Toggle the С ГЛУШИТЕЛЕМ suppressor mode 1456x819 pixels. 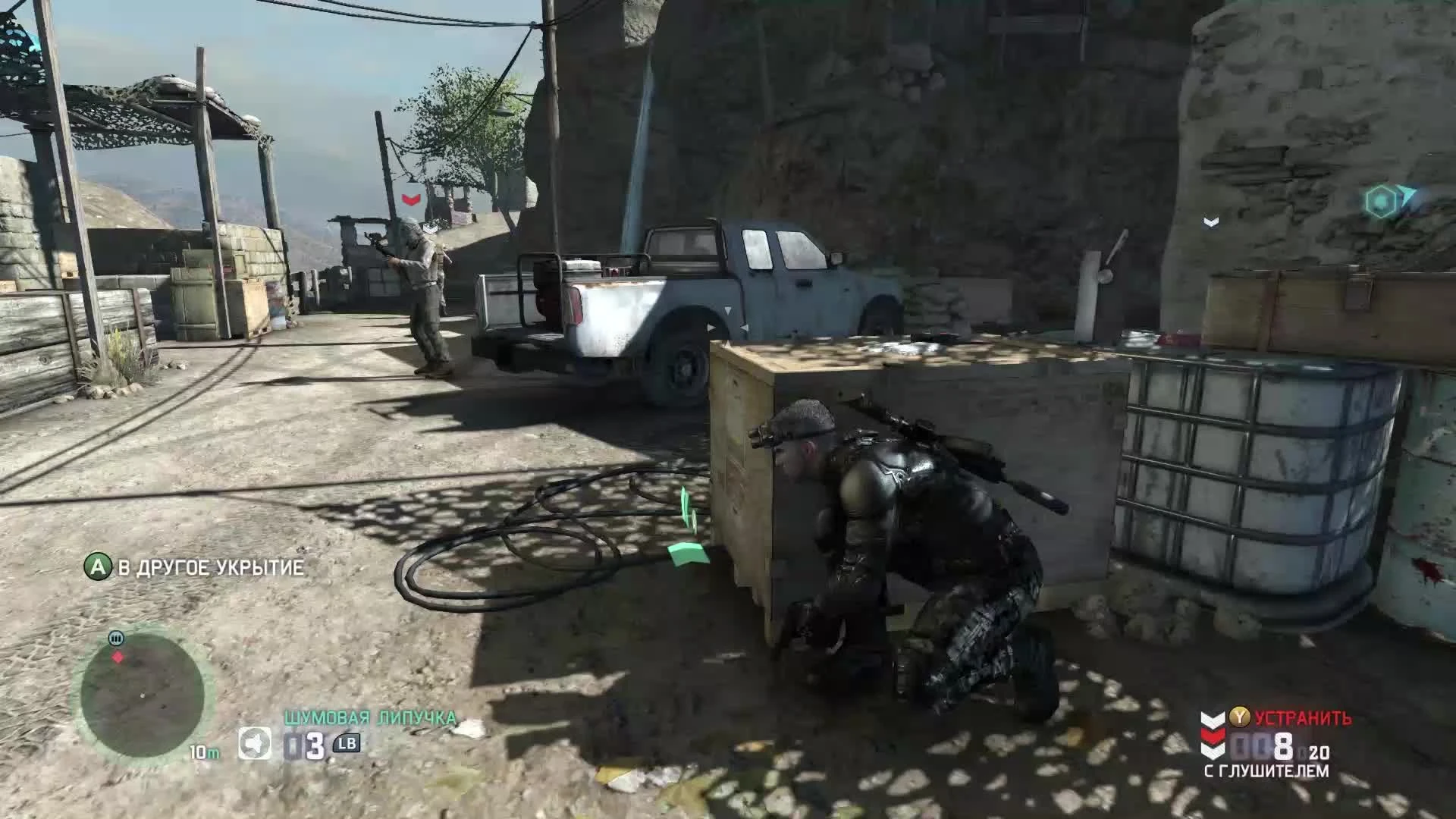point(1266,769)
